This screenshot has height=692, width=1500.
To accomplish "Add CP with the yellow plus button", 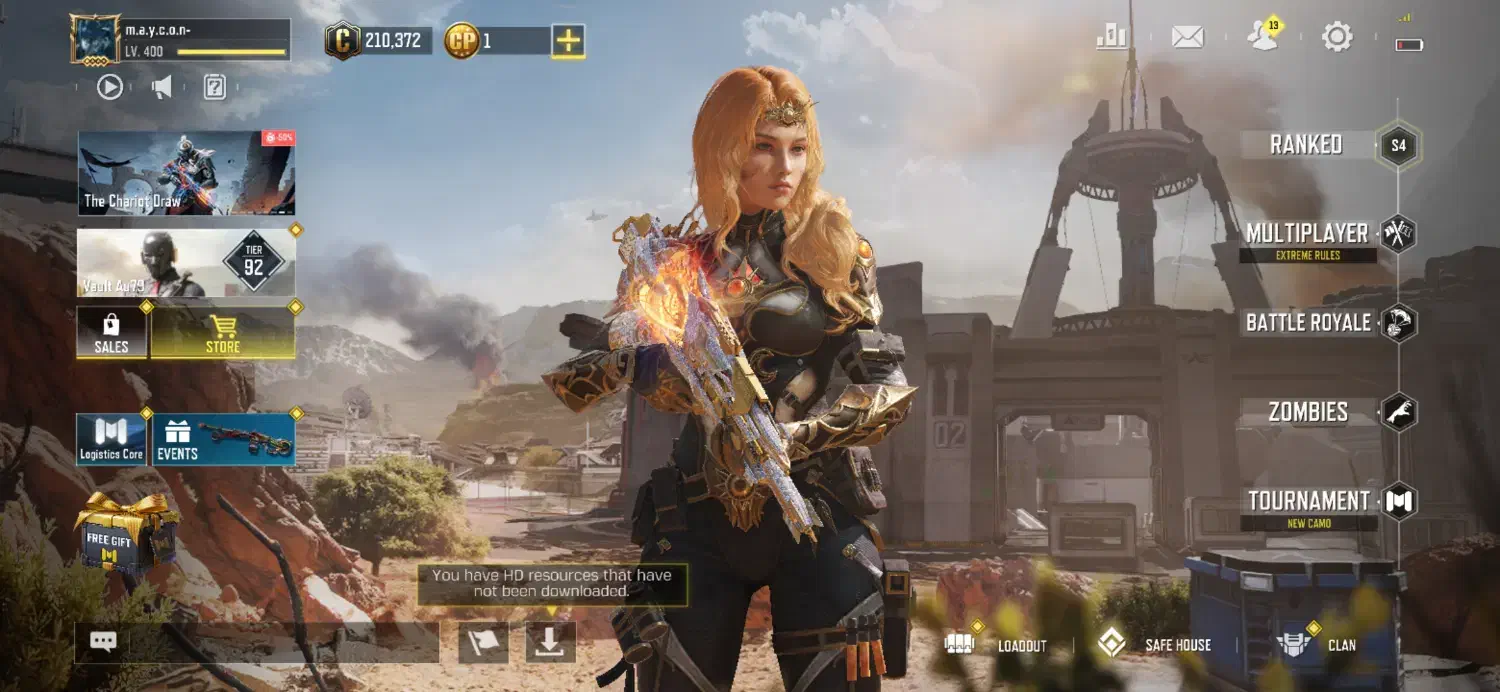I will click(x=568, y=41).
